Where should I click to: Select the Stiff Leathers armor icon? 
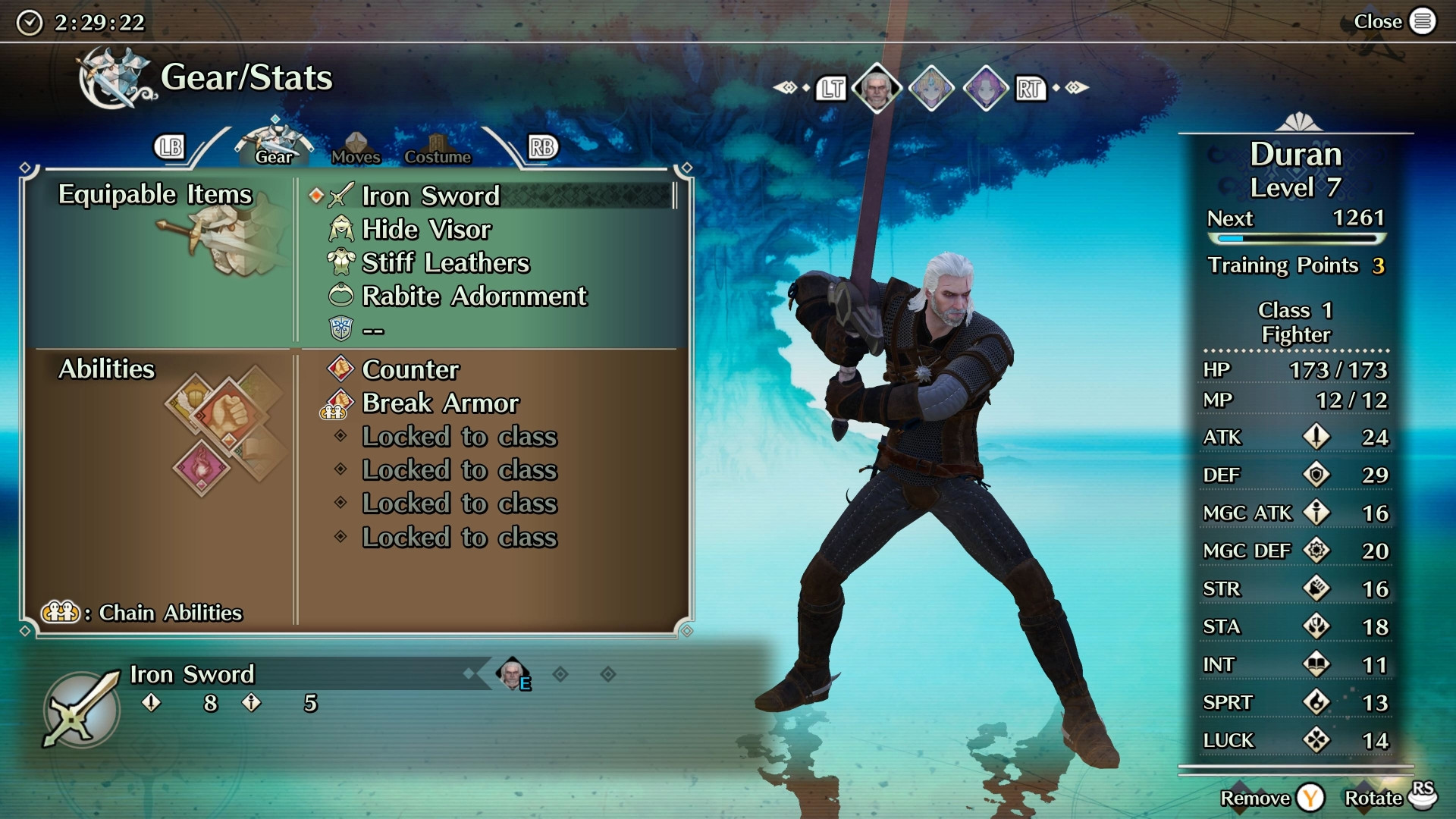point(340,262)
